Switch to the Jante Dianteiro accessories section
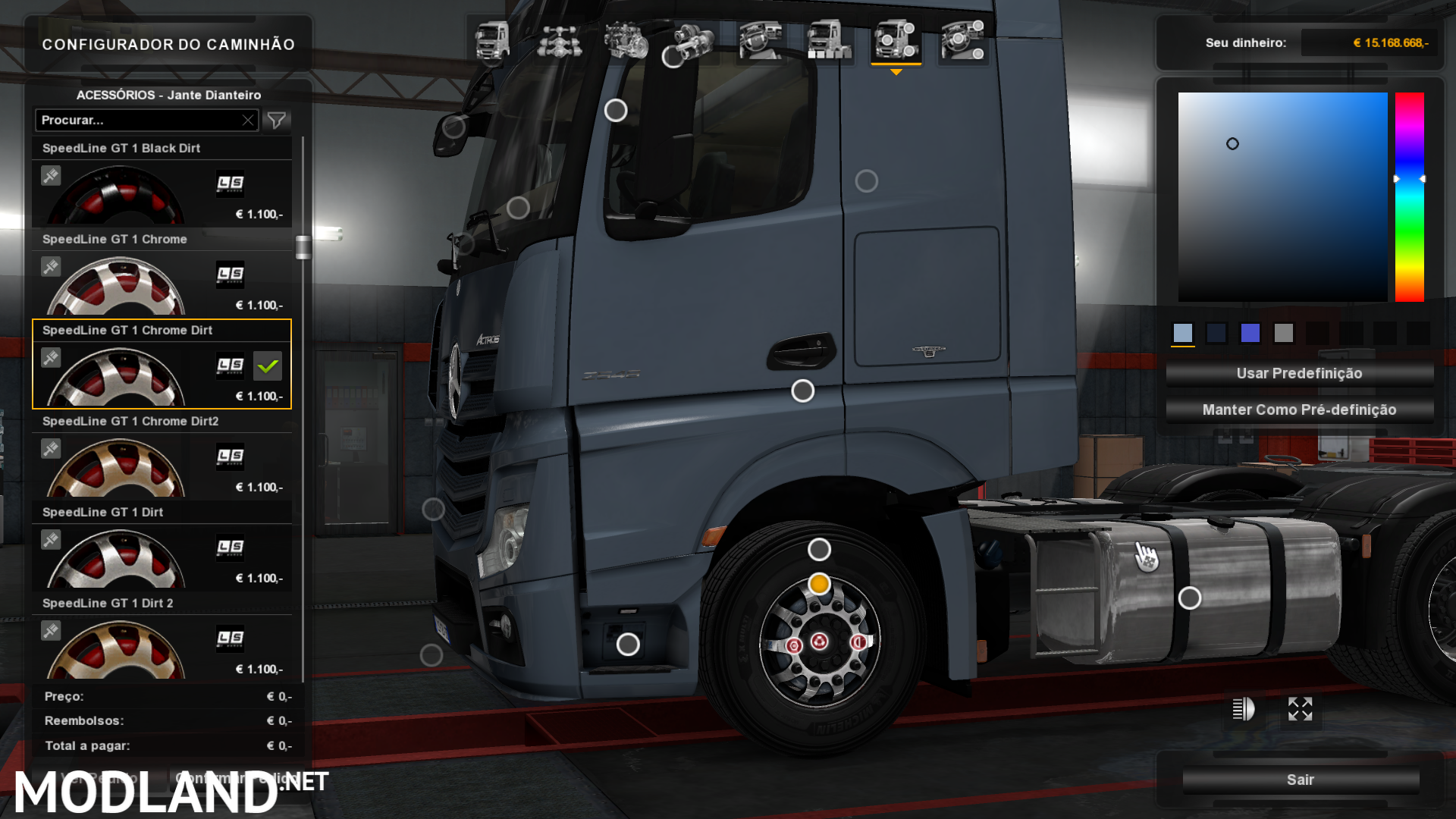This screenshot has height=819, width=1456. tap(168, 95)
